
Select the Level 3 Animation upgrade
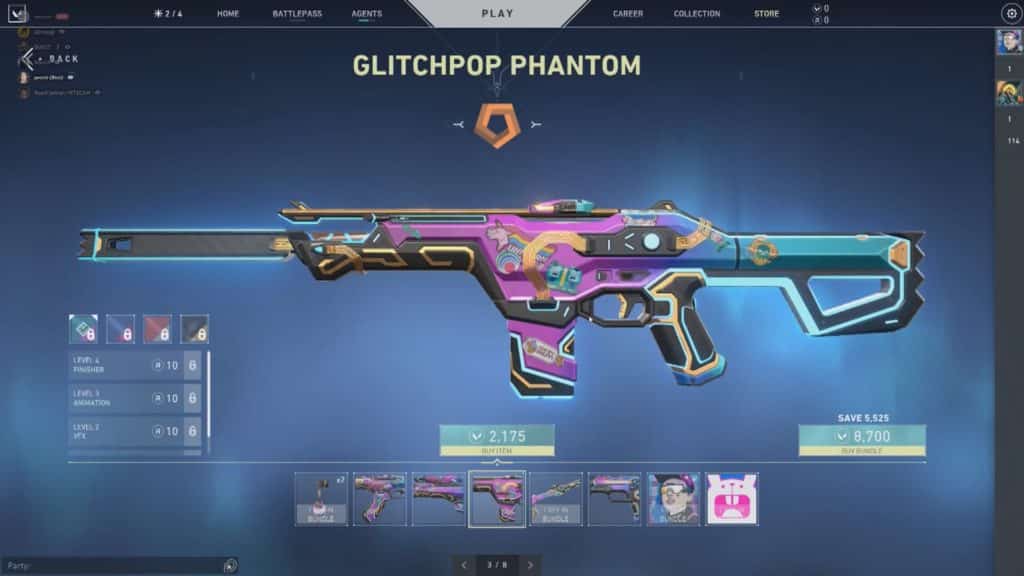(x=135, y=398)
